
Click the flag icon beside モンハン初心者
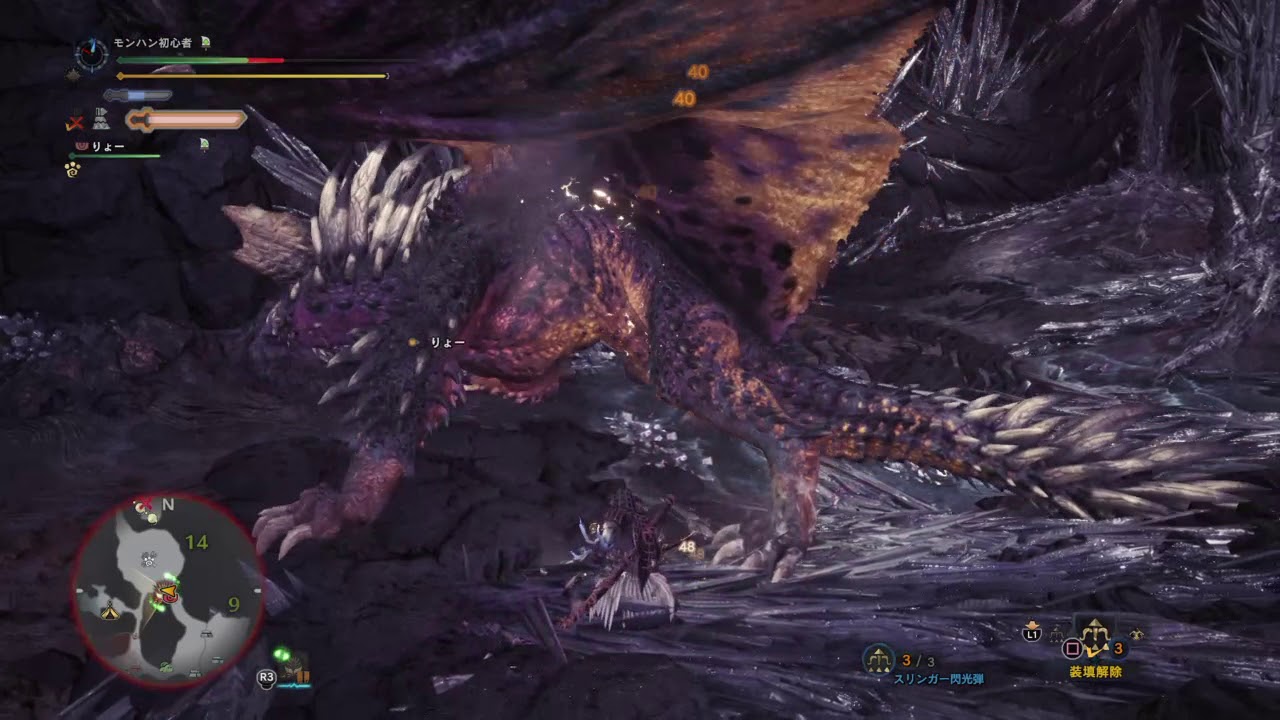[x=205, y=41]
